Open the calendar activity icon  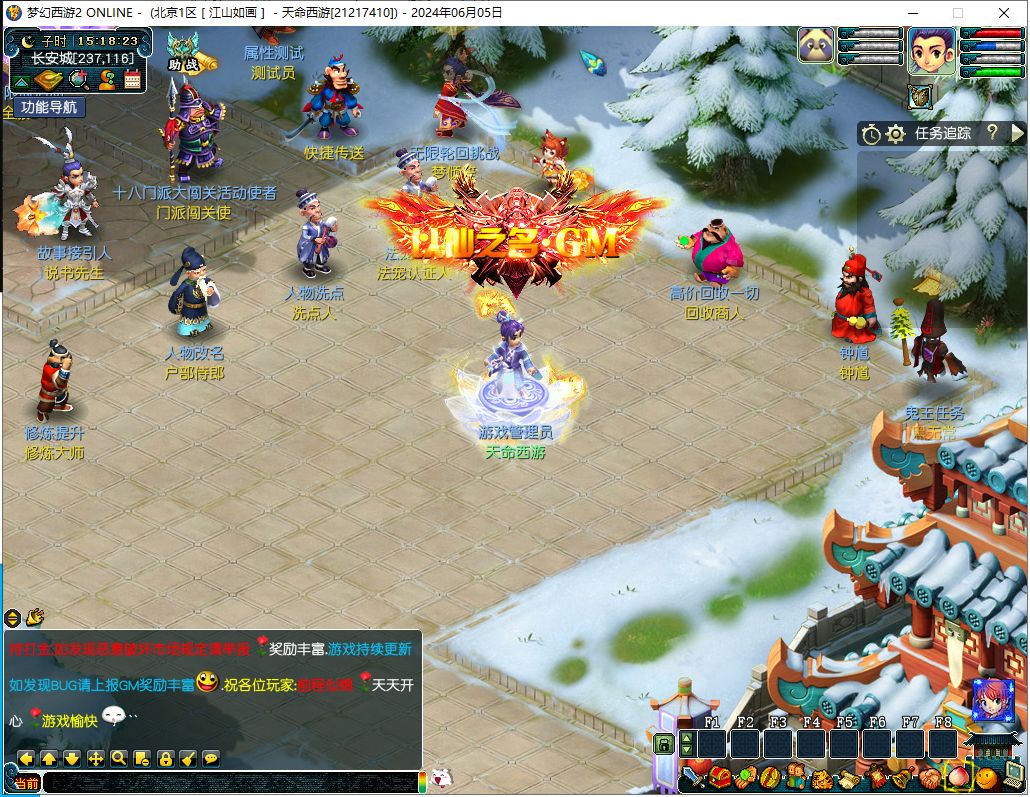tap(132, 79)
